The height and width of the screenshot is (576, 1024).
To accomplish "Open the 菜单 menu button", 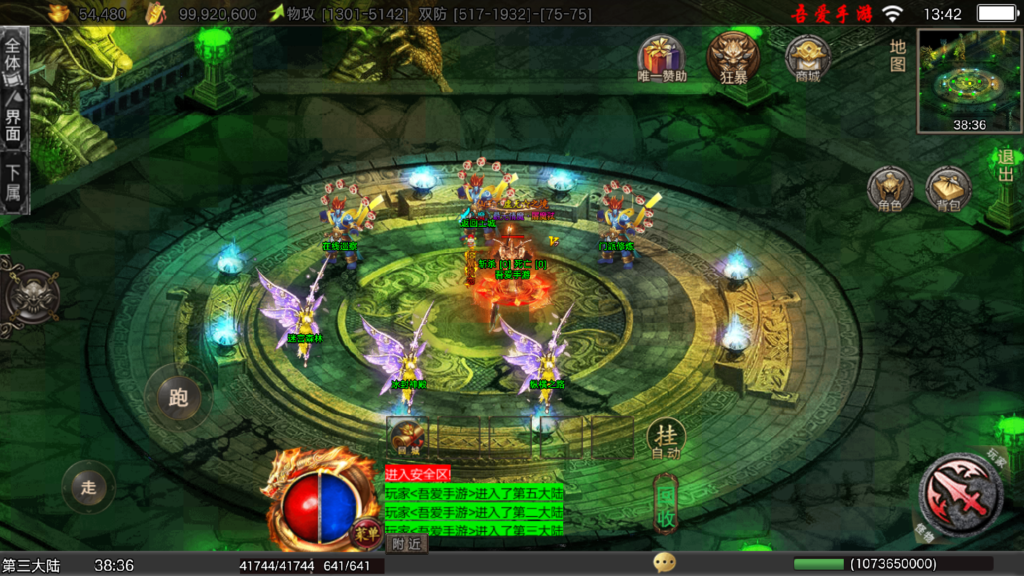I will (368, 532).
